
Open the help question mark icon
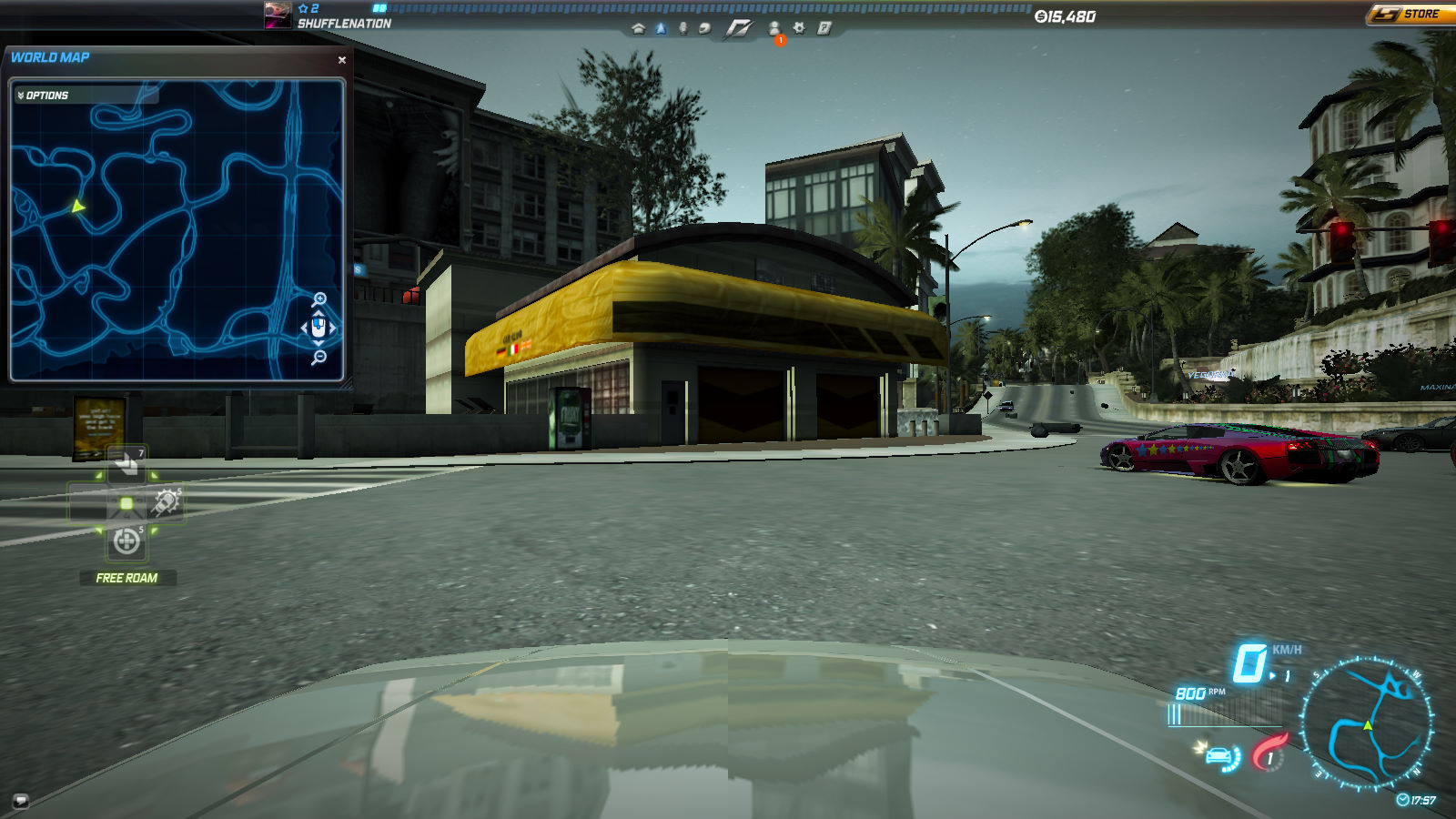(824, 28)
